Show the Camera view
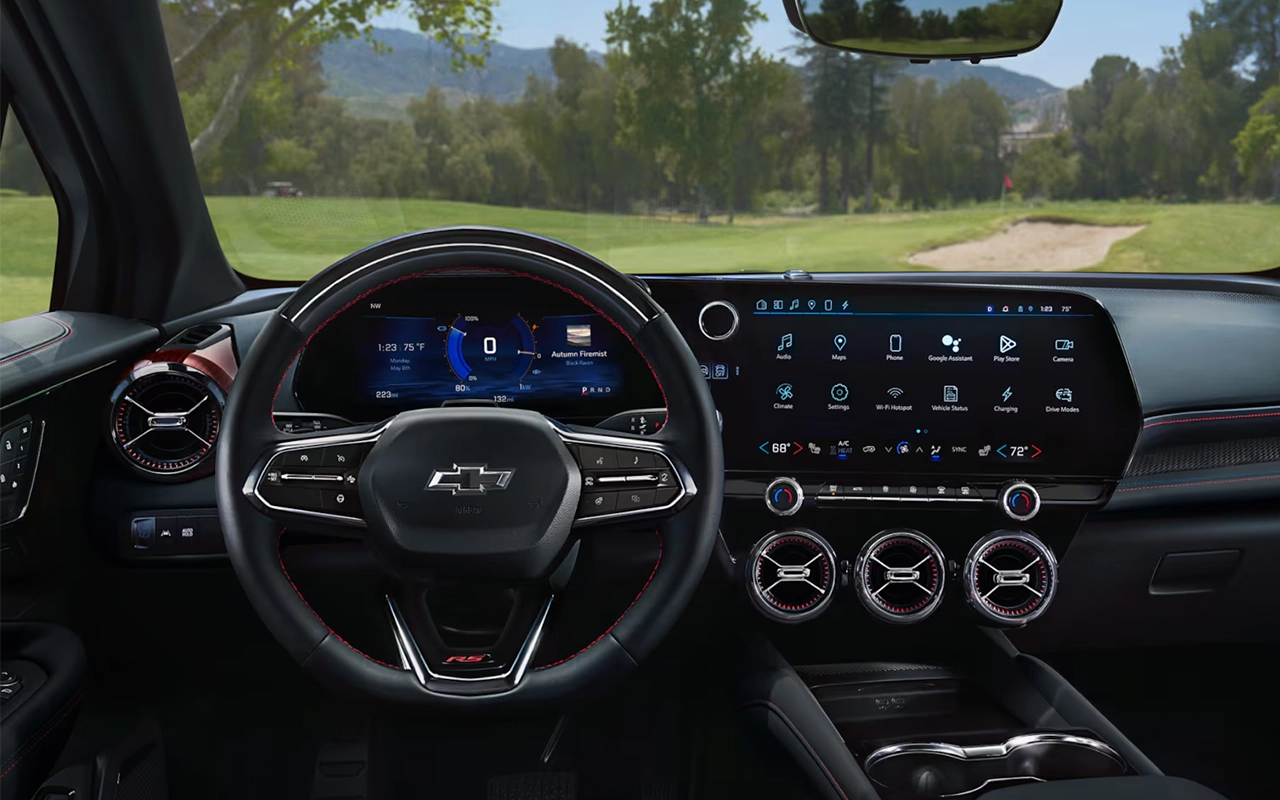Screen dimensions: 1280x800 [x=1063, y=343]
